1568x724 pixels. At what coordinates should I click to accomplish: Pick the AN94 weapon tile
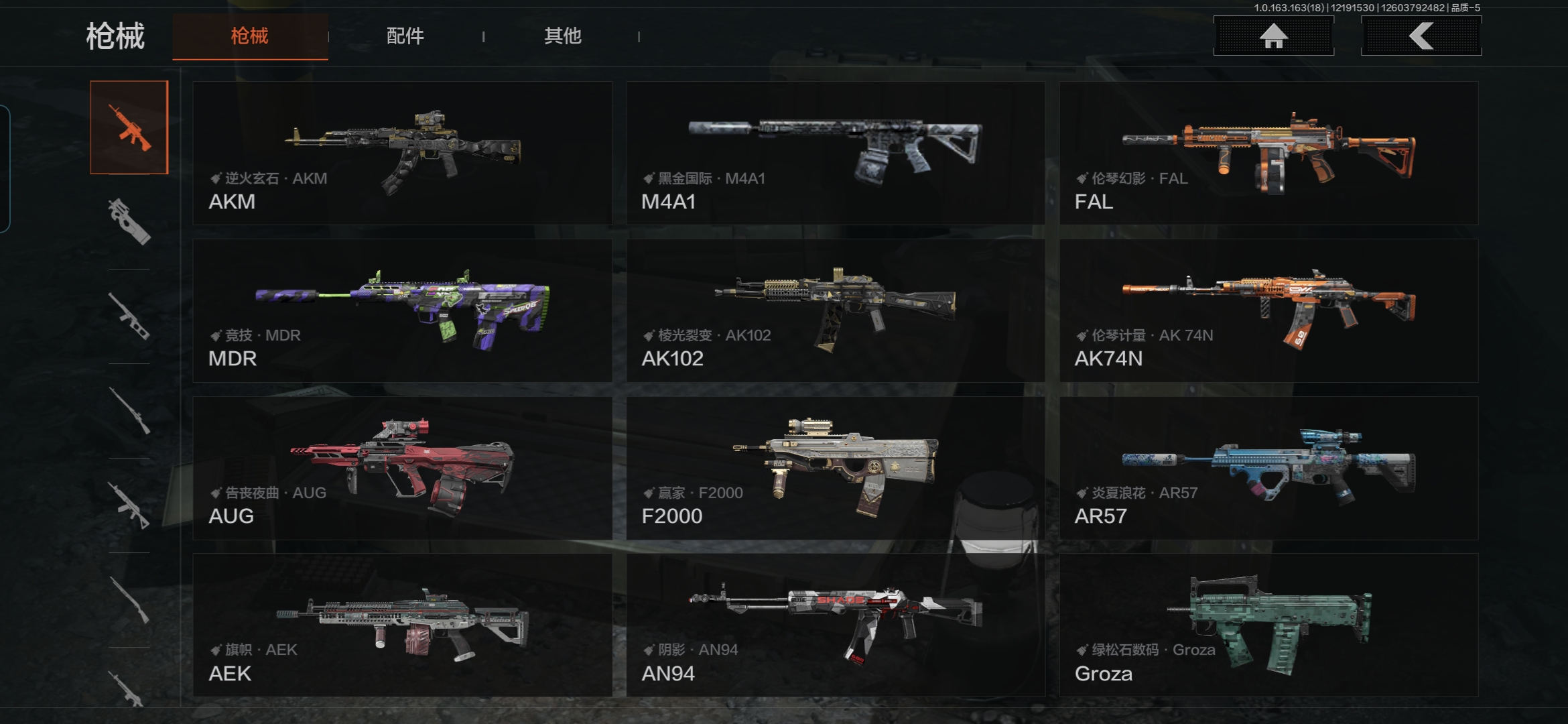(836, 625)
